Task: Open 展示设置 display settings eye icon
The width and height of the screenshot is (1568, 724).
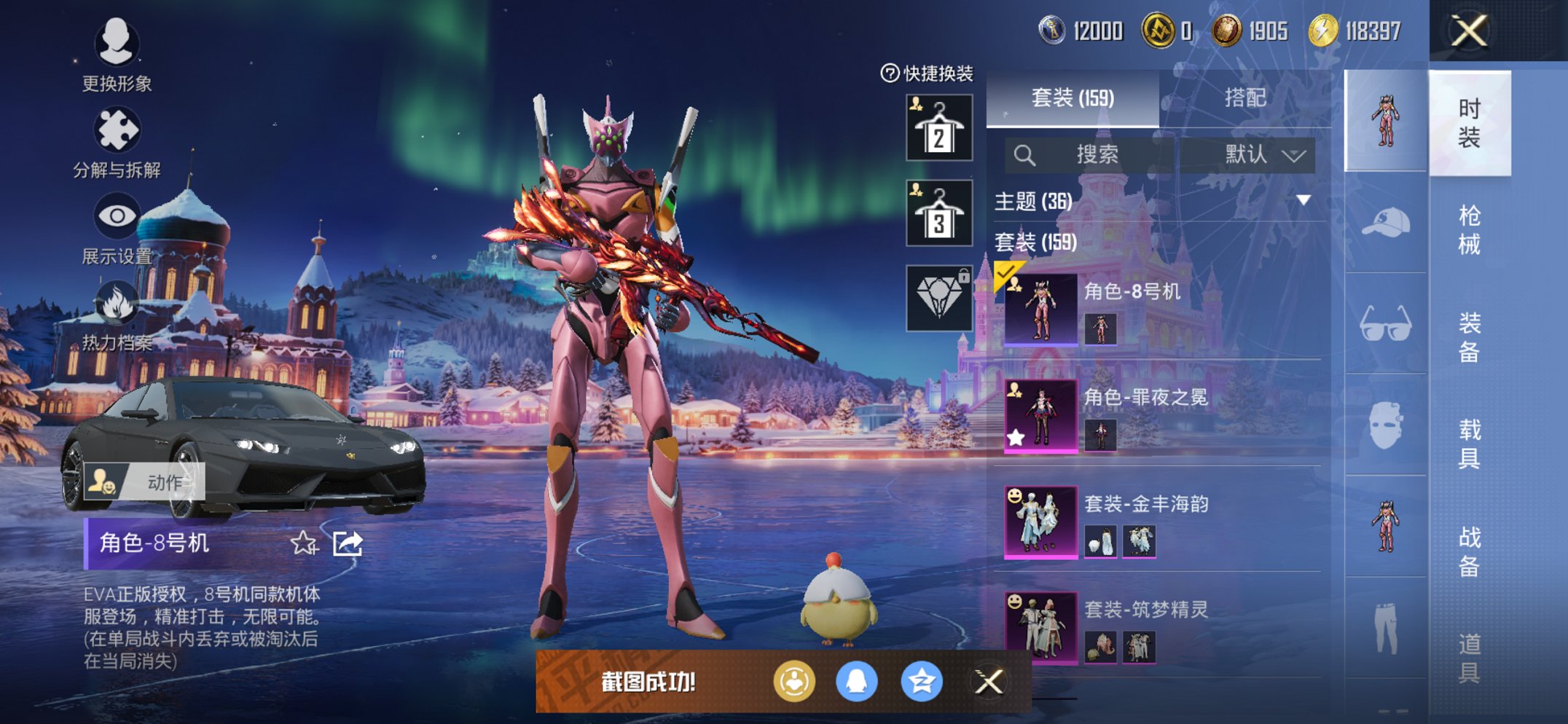Action: [x=117, y=216]
